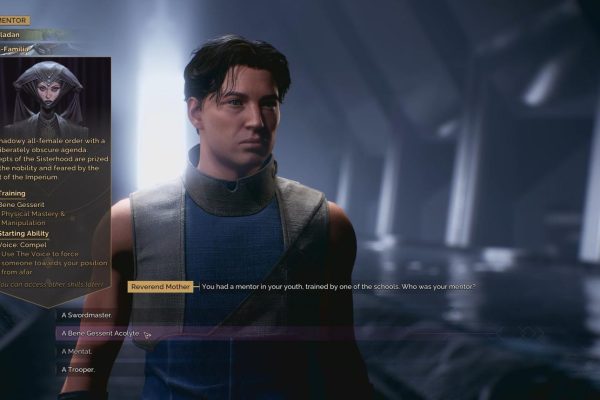
Task: Pick the "A Mentat" mentor answer
Action: [x=77, y=351]
